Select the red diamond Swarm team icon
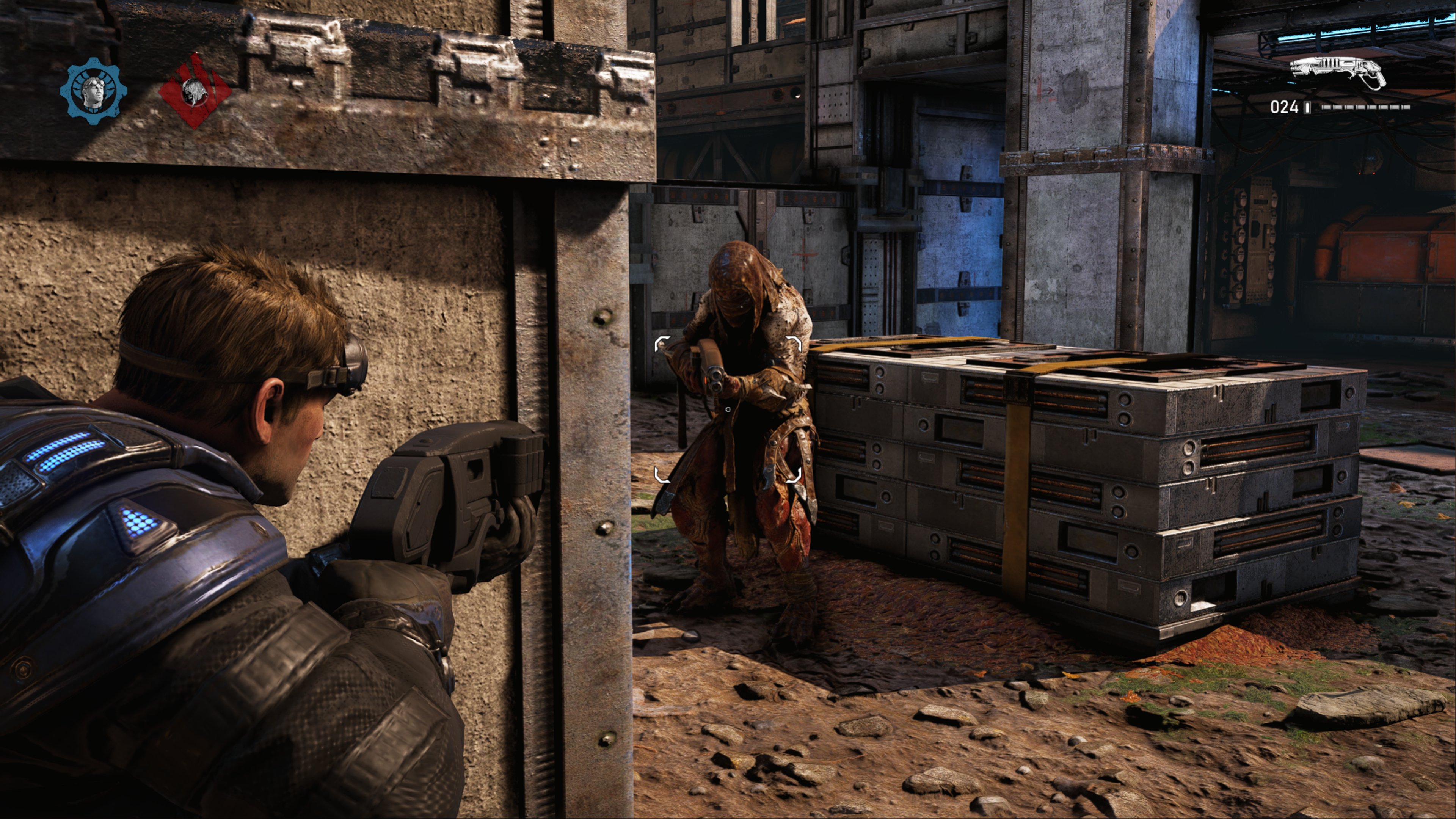 (195, 91)
